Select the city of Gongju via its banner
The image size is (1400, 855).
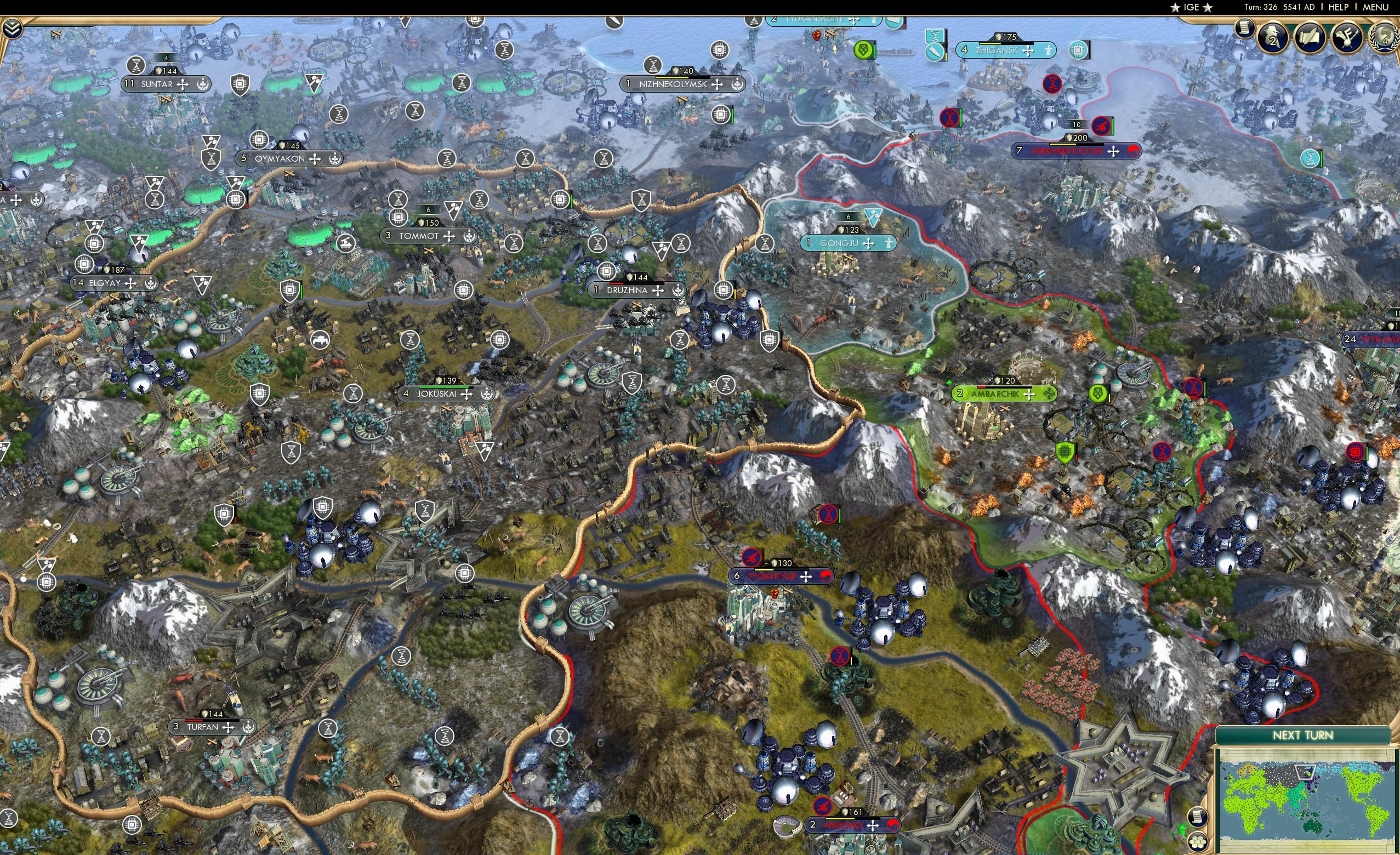pyautogui.click(x=846, y=243)
